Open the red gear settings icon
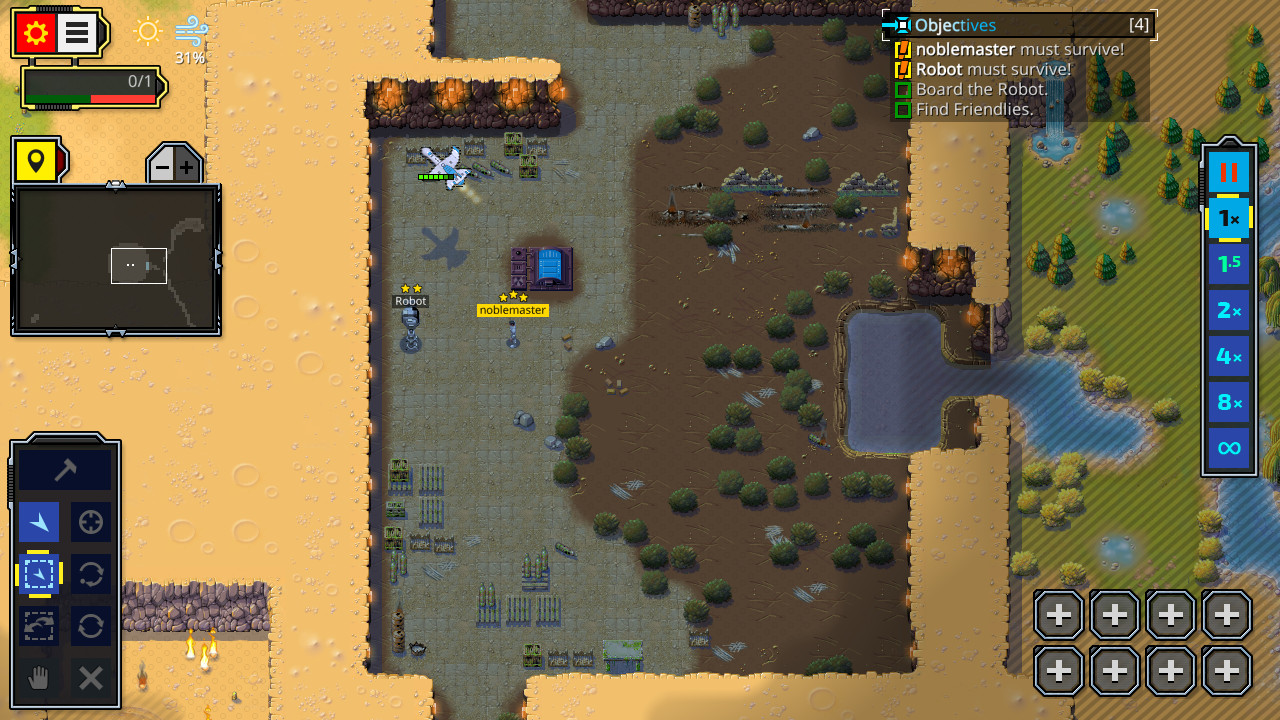Screen dimensions: 1280x720 click(37, 31)
